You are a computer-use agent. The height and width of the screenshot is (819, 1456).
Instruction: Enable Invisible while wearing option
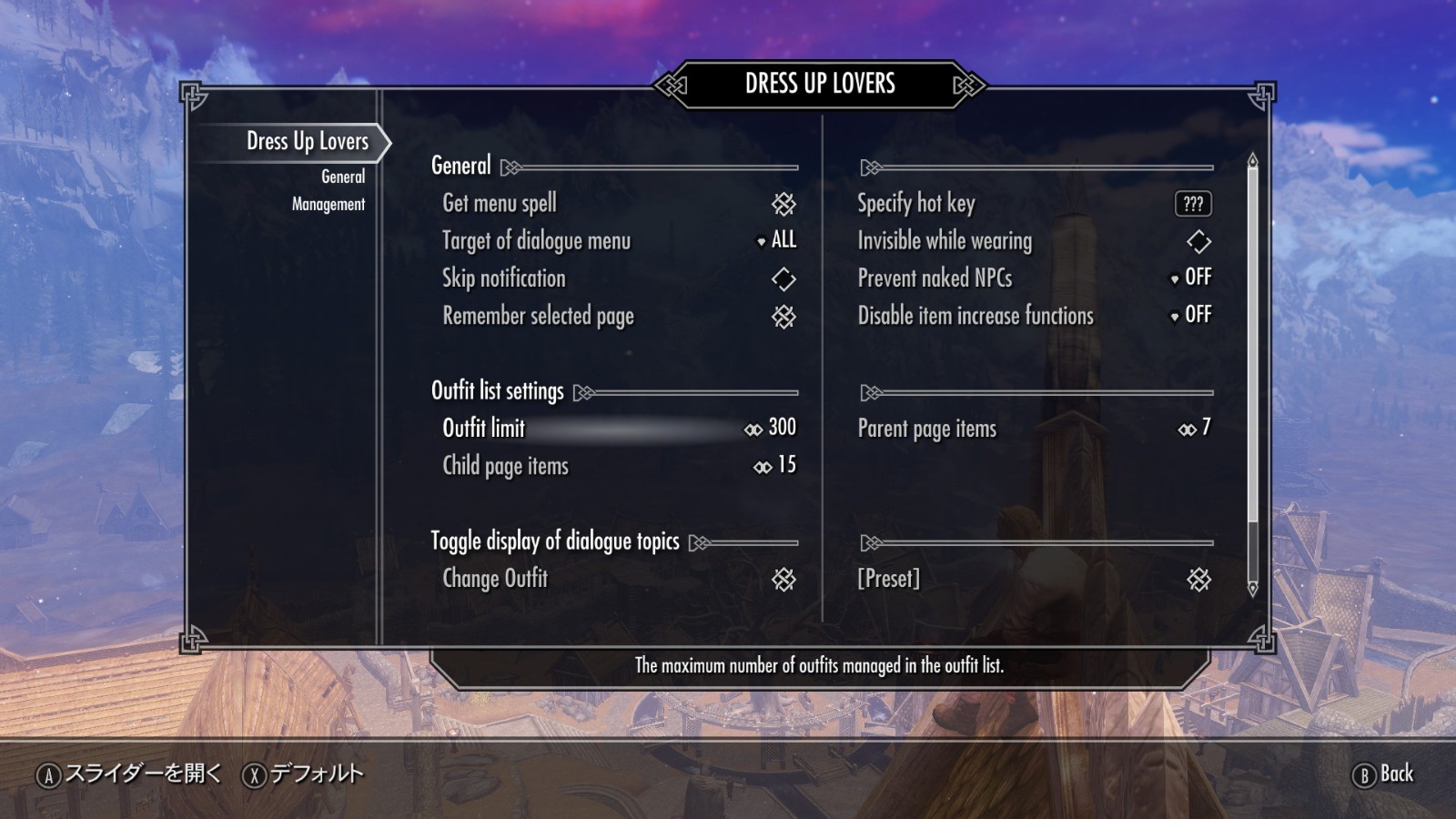pos(1198,241)
